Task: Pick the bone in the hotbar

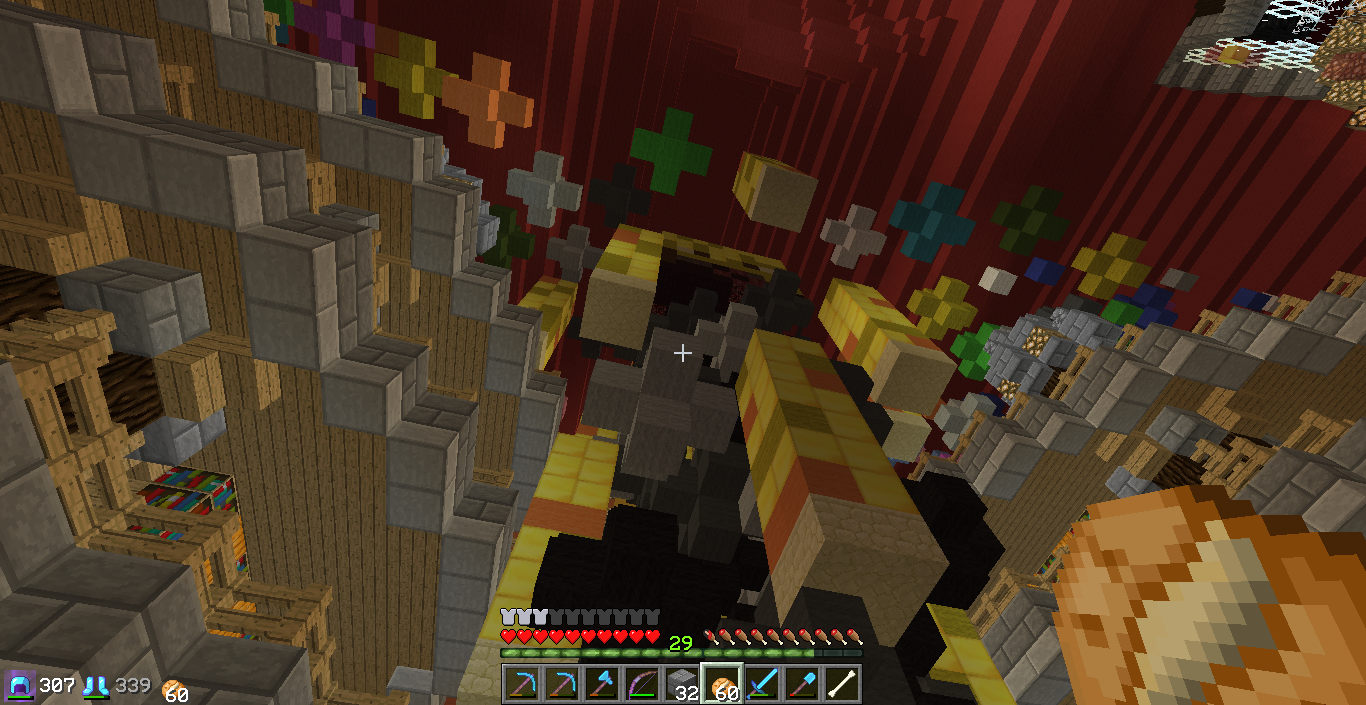Action: point(842,684)
